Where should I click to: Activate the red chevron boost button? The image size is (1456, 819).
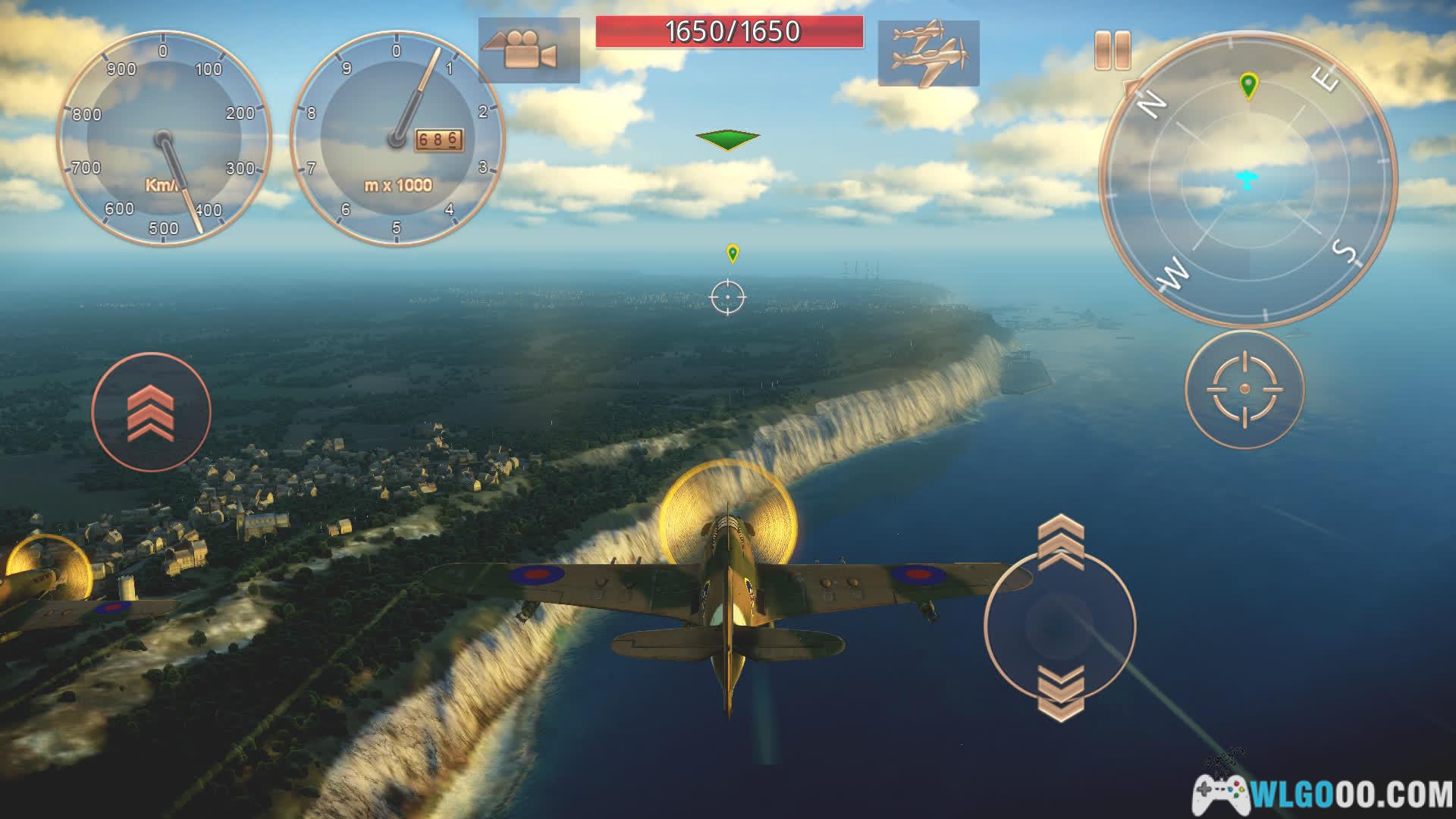151,412
